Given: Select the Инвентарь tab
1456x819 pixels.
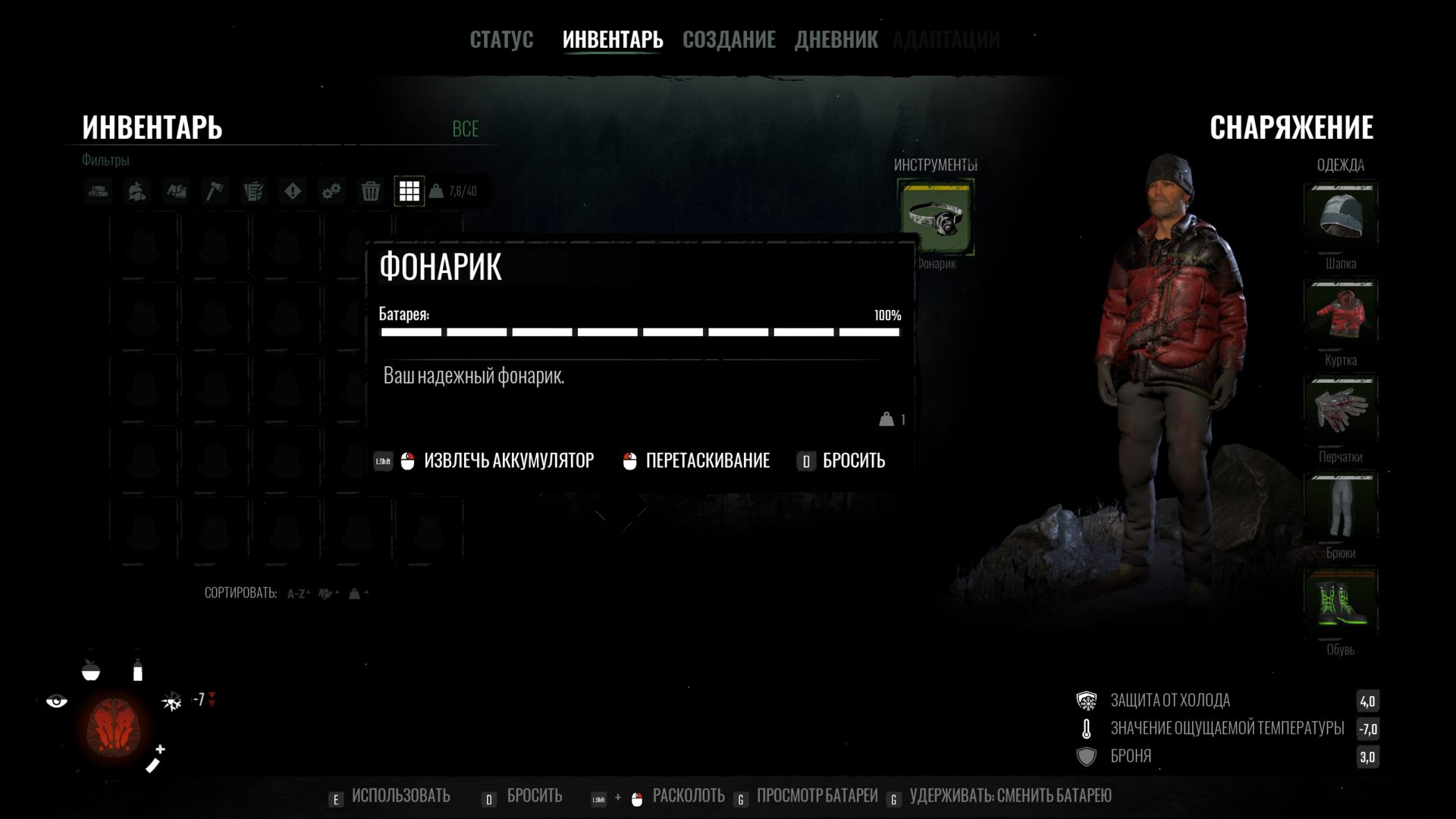Looking at the screenshot, I should pyautogui.click(x=613, y=39).
